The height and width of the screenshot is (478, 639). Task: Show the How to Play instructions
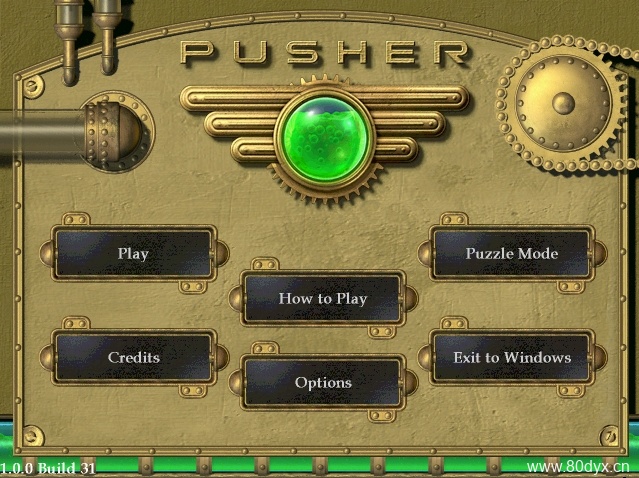click(x=322, y=298)
